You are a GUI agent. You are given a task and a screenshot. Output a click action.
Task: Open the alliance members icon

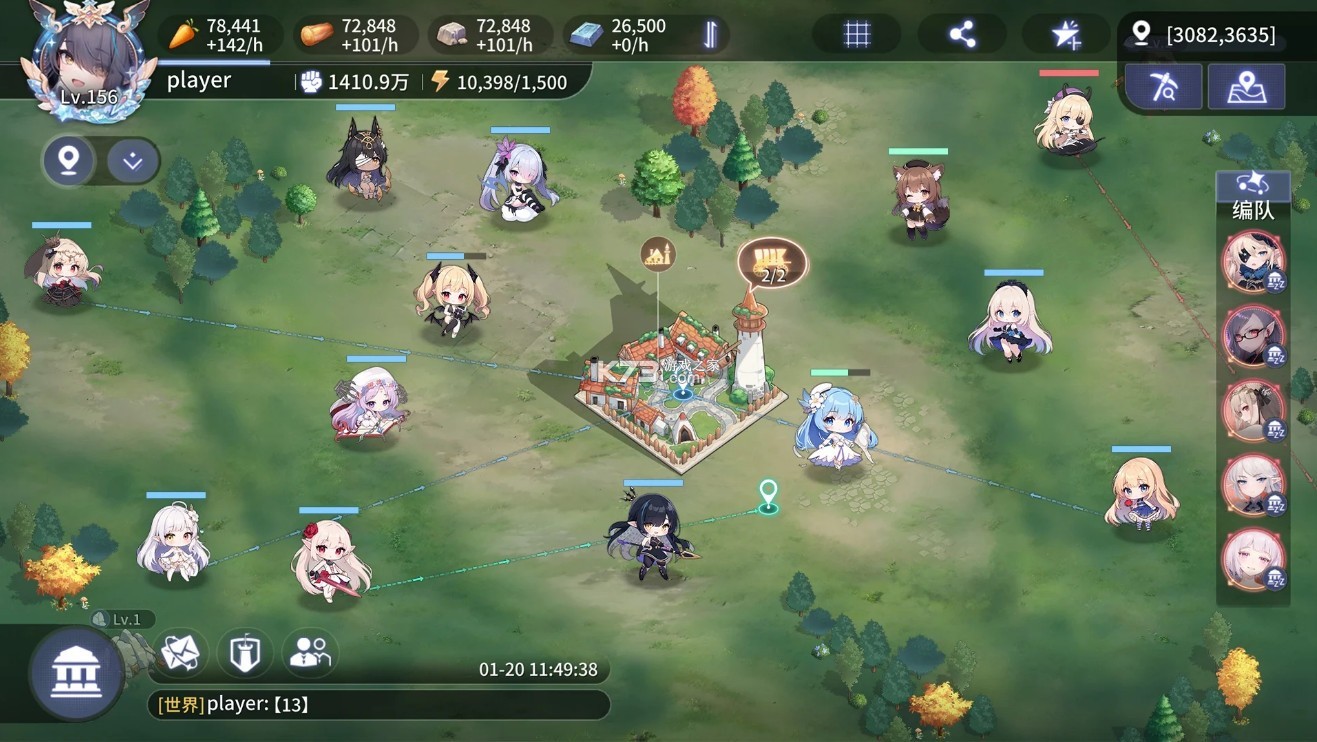coord(309,652)
